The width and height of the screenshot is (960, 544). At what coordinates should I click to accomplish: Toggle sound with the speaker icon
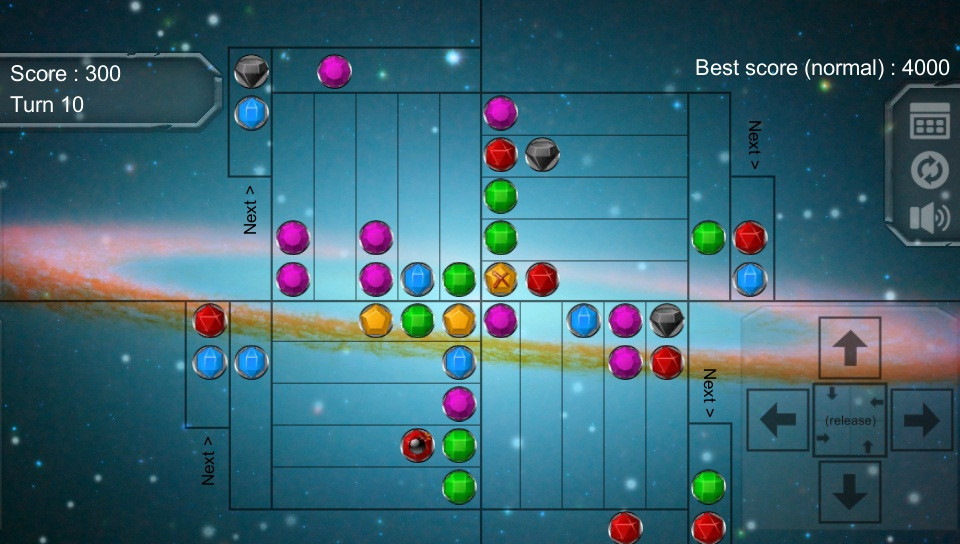[929, 217]
